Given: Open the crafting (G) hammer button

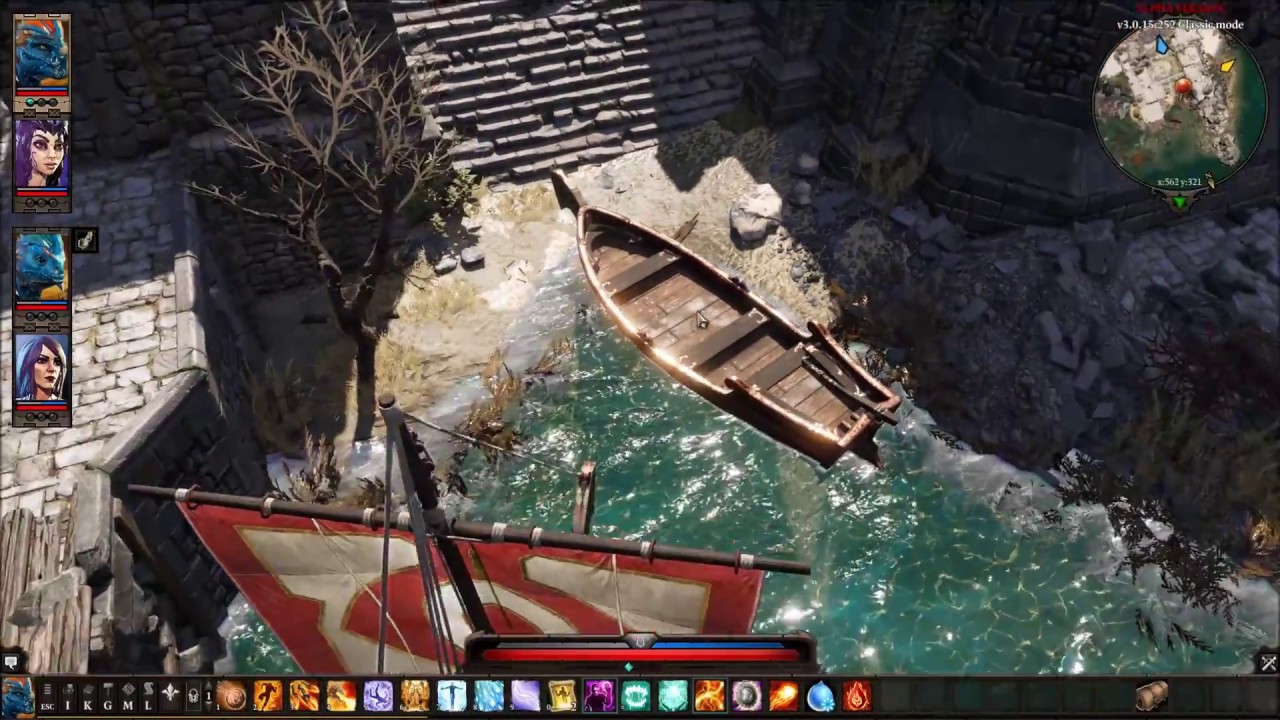Looking at the screenshot, I should [107, 696].
